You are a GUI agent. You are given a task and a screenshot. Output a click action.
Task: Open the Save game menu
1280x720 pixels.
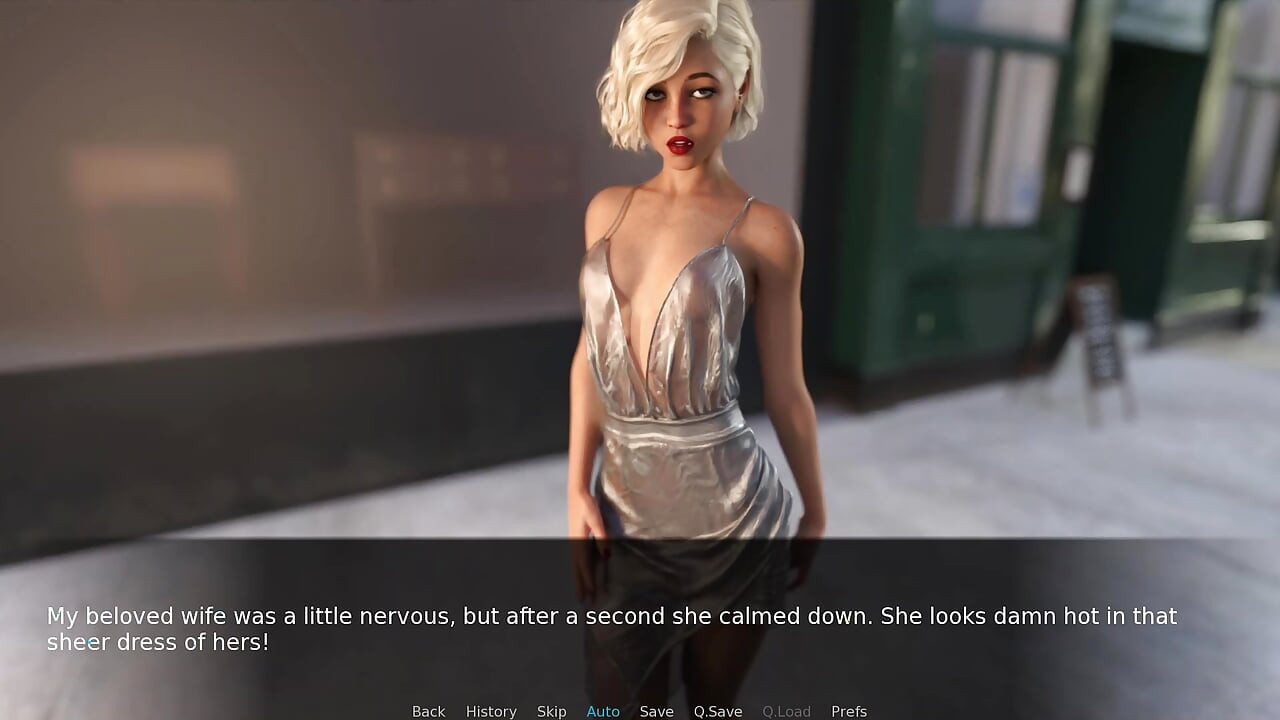(656, 711)
